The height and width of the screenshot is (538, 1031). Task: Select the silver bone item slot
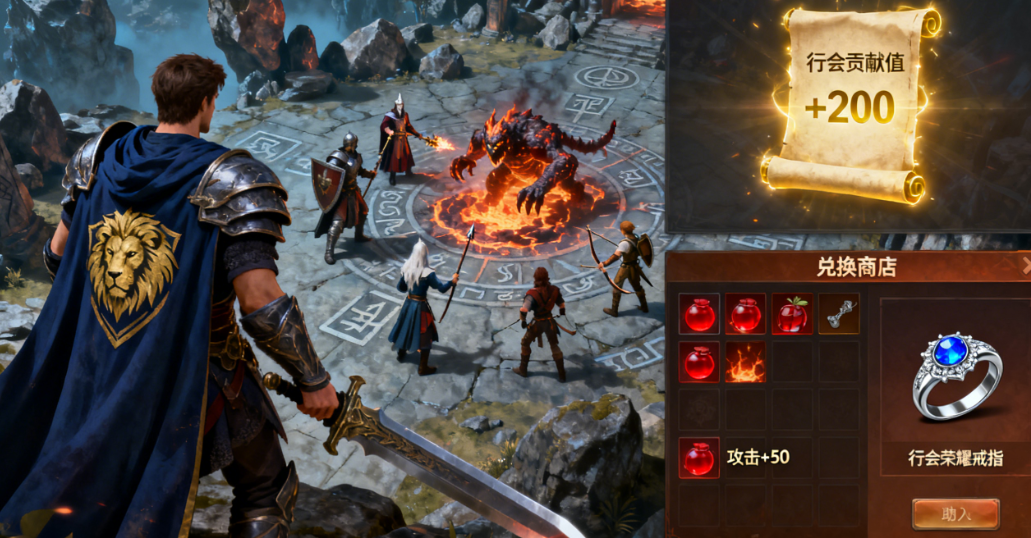[x=838, y=313]
